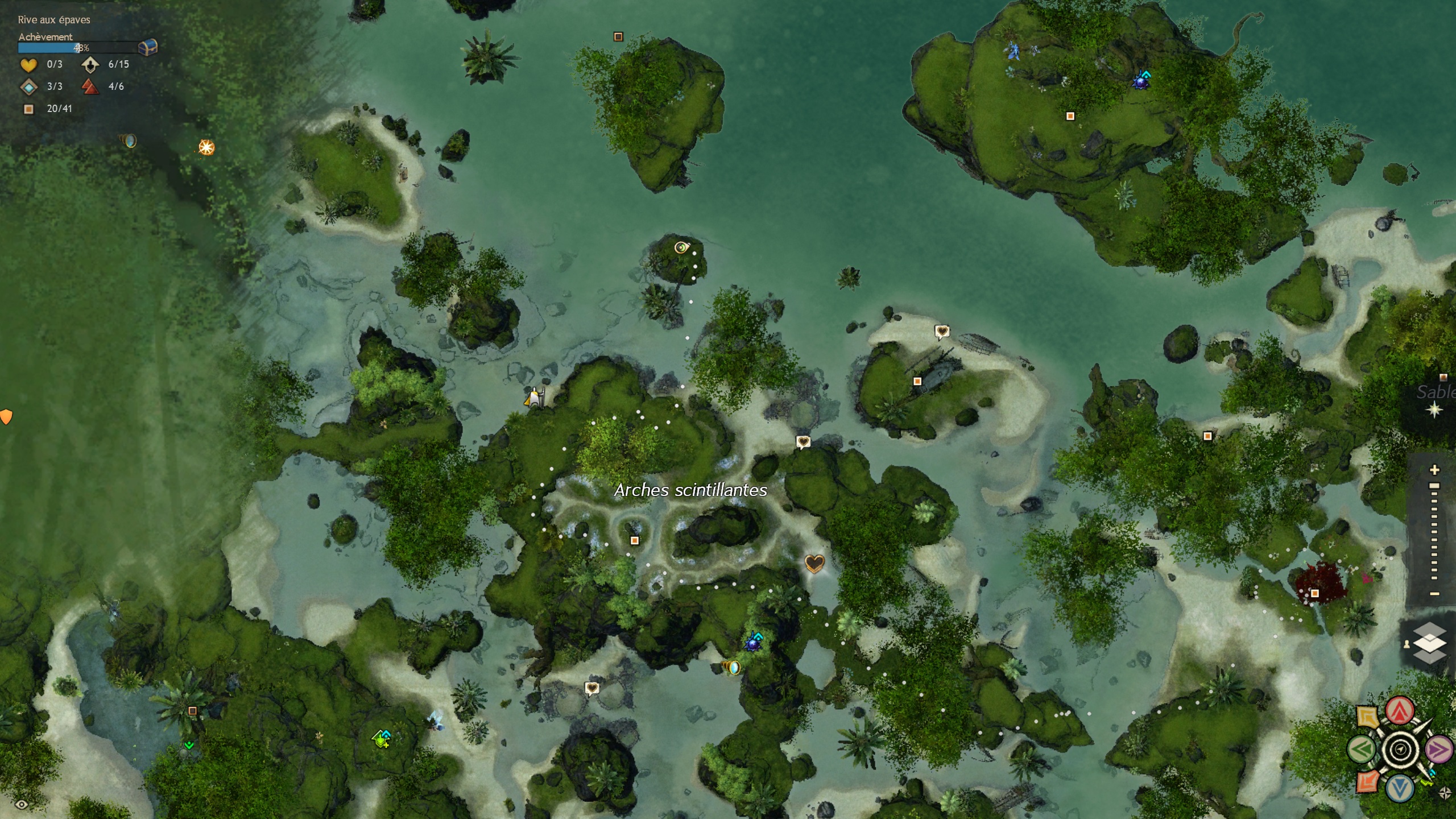Select the purple arrow squad marker
The height and width of the screenshot is (819, 1456).
[1439, 750]
